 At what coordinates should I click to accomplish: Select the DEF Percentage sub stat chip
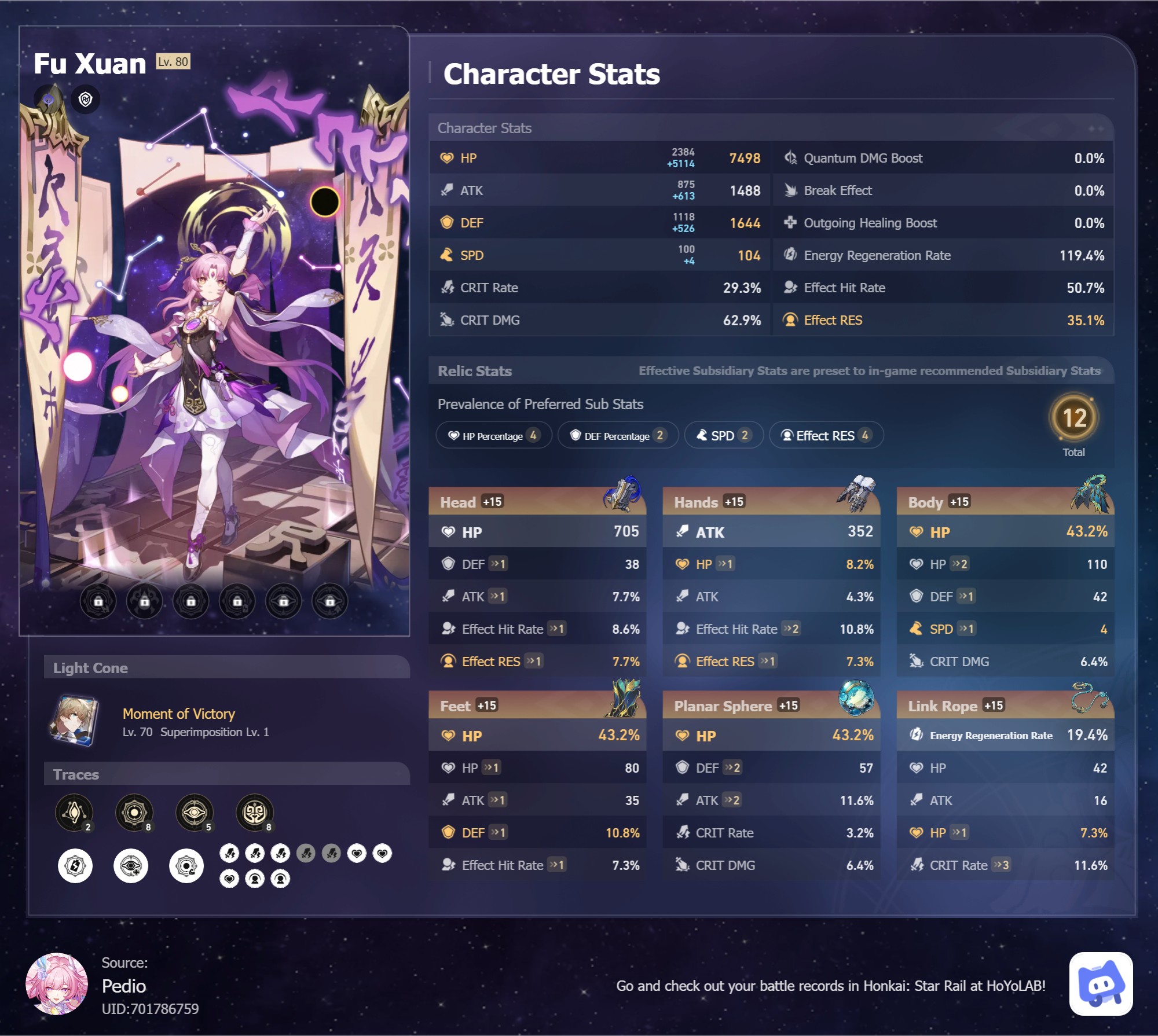click(617, 435)
